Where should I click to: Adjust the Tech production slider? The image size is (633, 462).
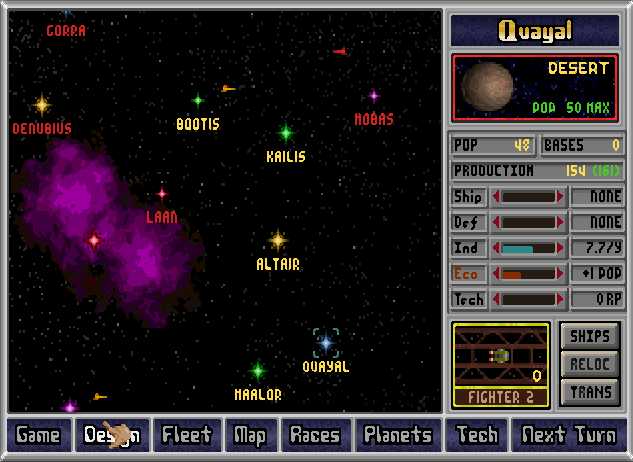[528, 299]
